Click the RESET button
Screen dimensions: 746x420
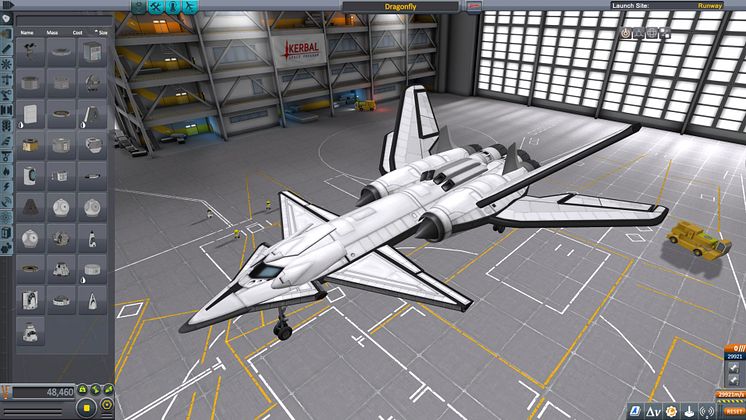[x=735, y=411]
